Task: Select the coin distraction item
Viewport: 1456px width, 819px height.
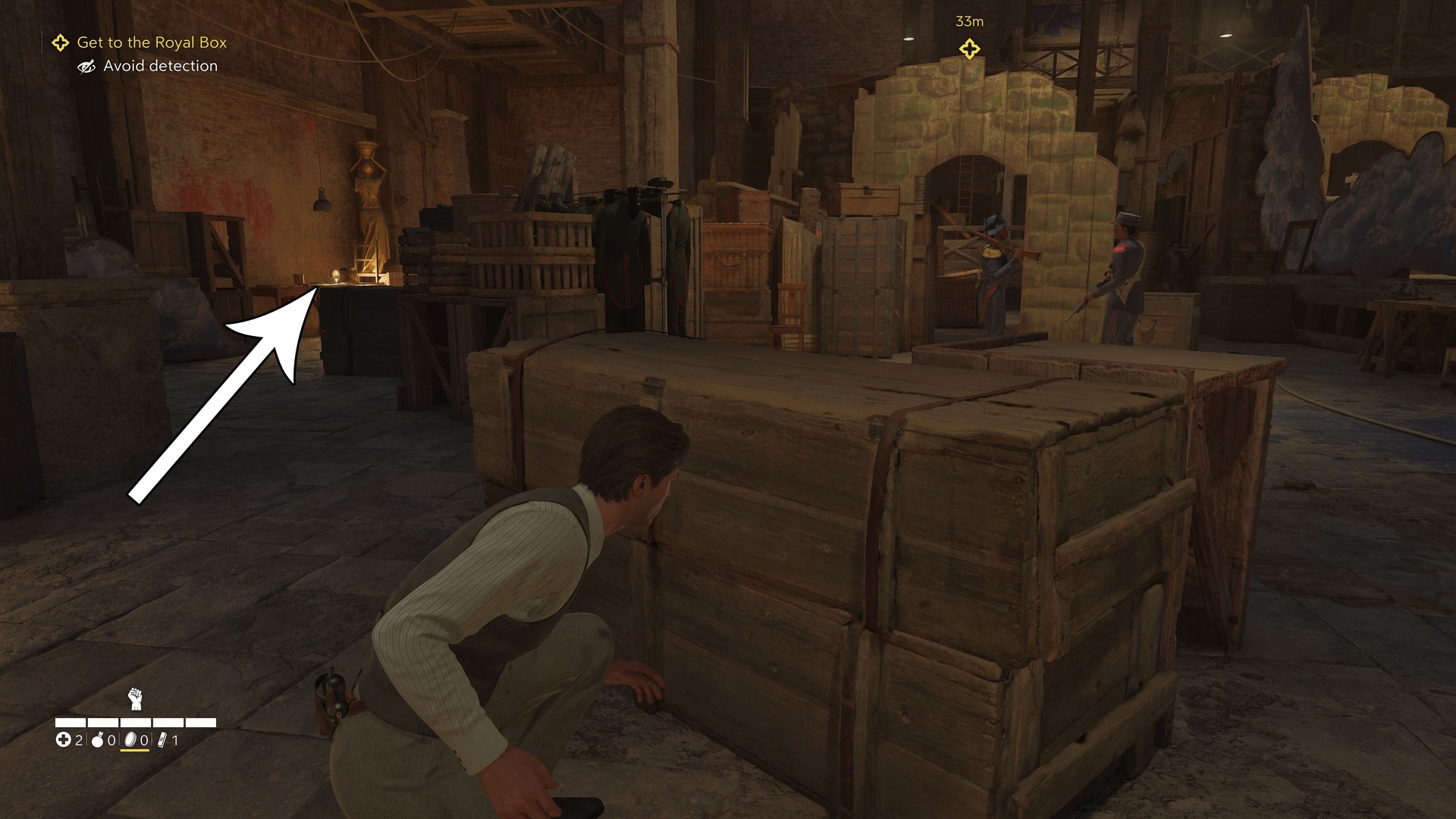Action: point(130,740)
